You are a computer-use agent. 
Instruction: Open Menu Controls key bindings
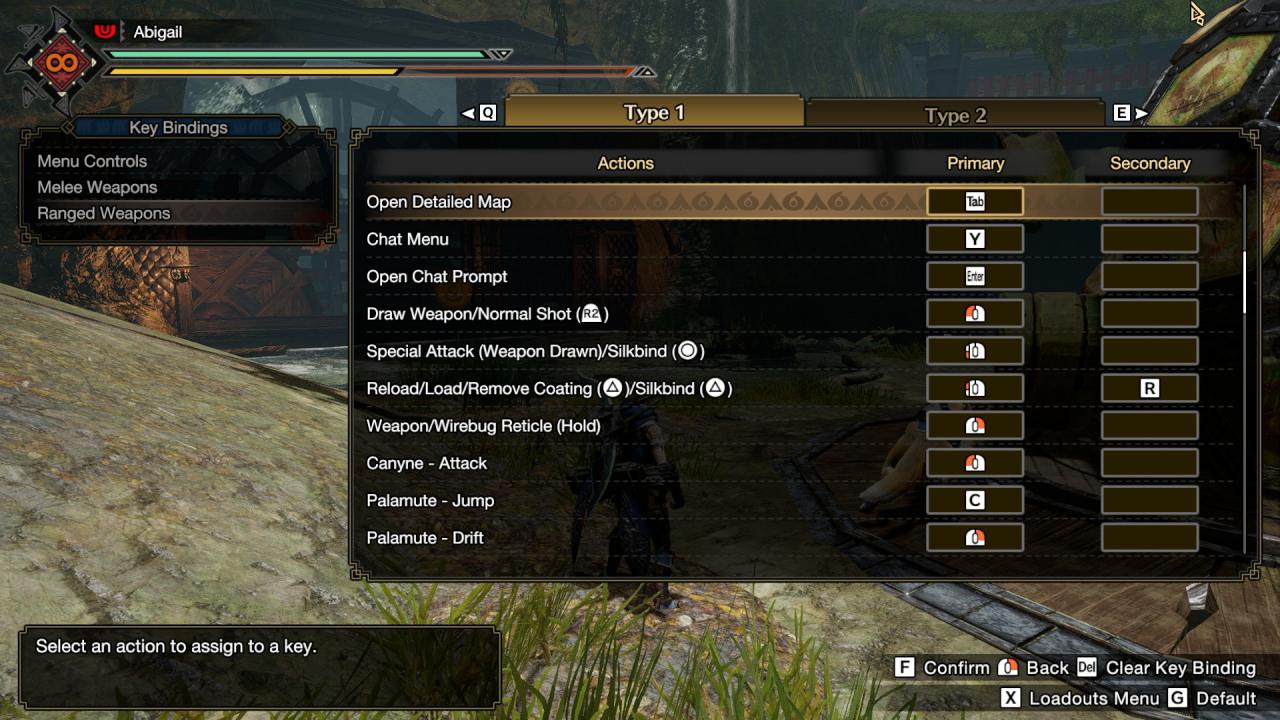tap(92, 161)
